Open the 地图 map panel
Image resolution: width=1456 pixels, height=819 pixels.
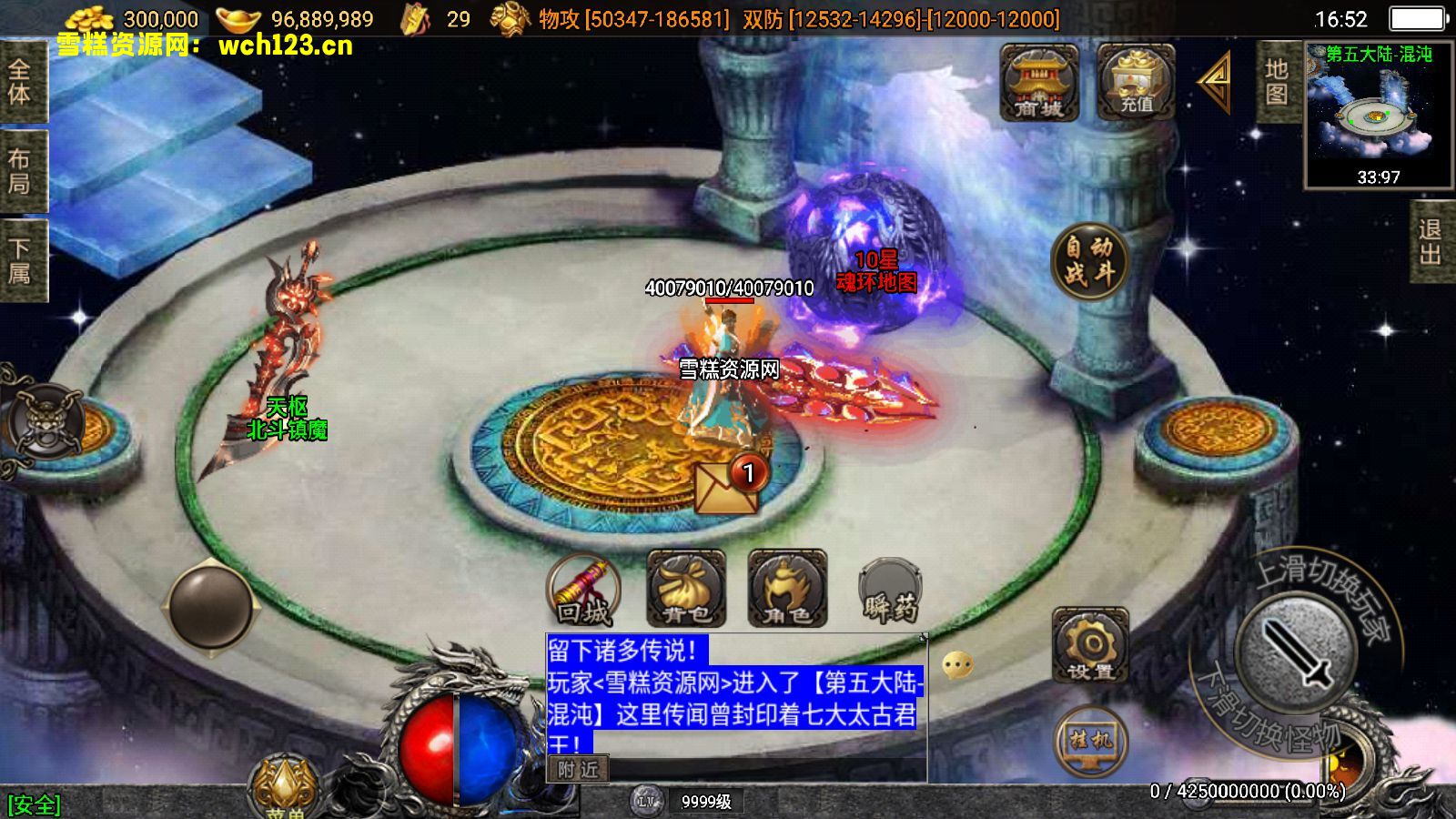click(x=1277, y=82)
